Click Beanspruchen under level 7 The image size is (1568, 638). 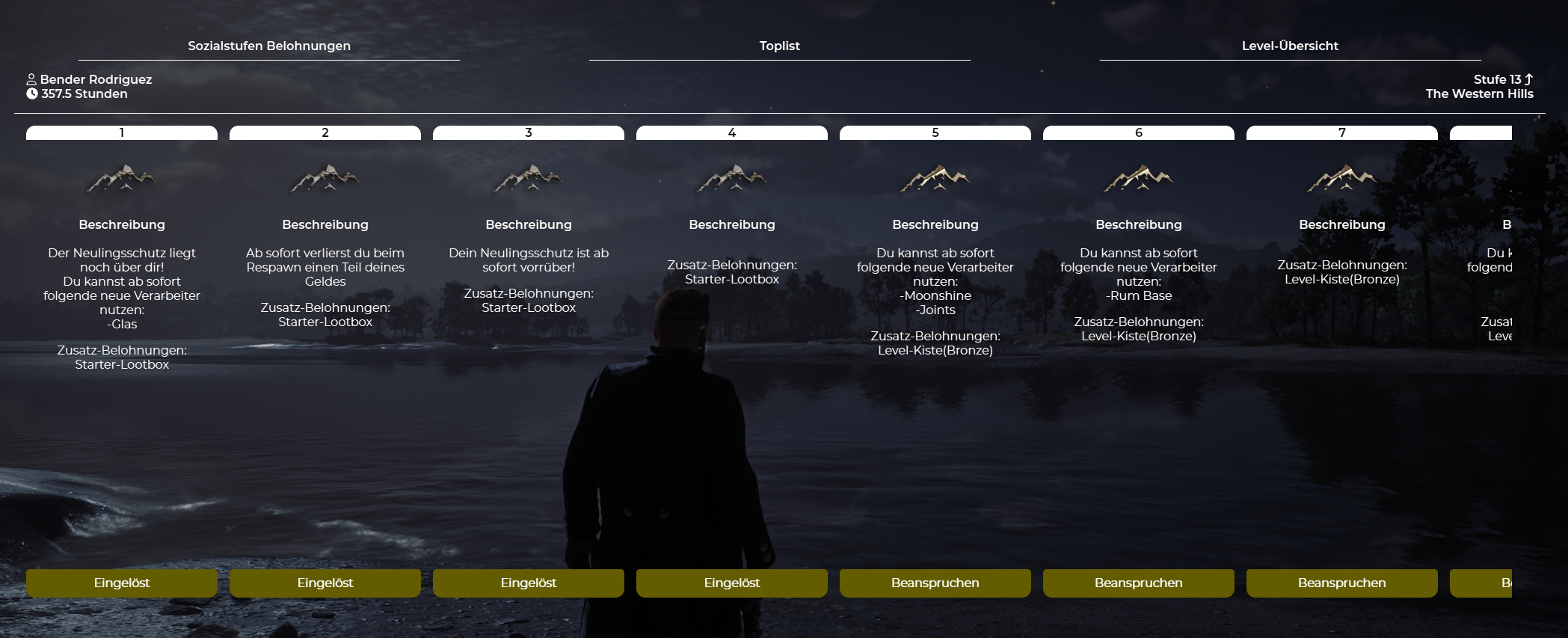1341,583
